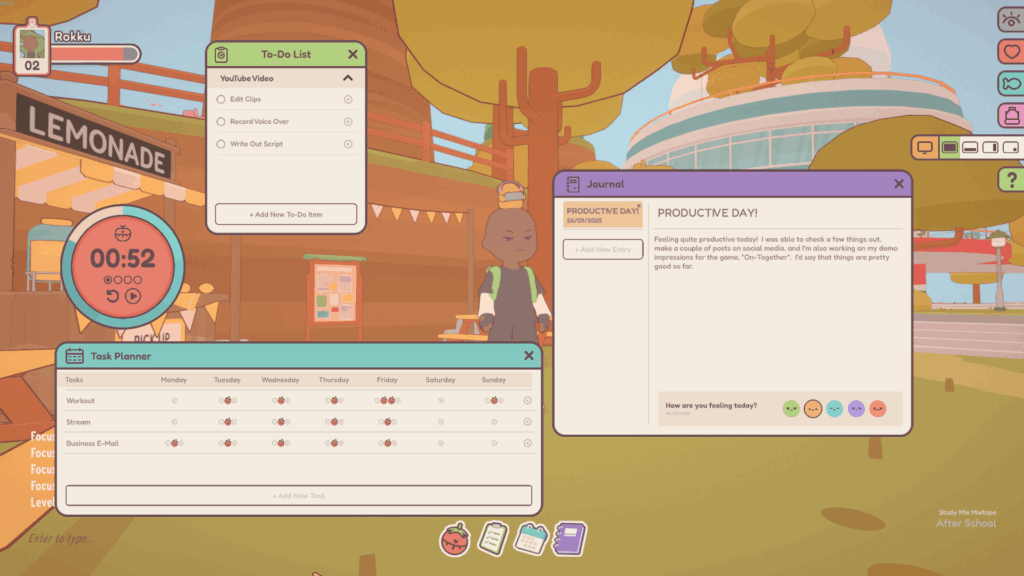The height and width of the screenshot is (576, 1024).
Task: Close the Task Planner window
Action: 529,356
